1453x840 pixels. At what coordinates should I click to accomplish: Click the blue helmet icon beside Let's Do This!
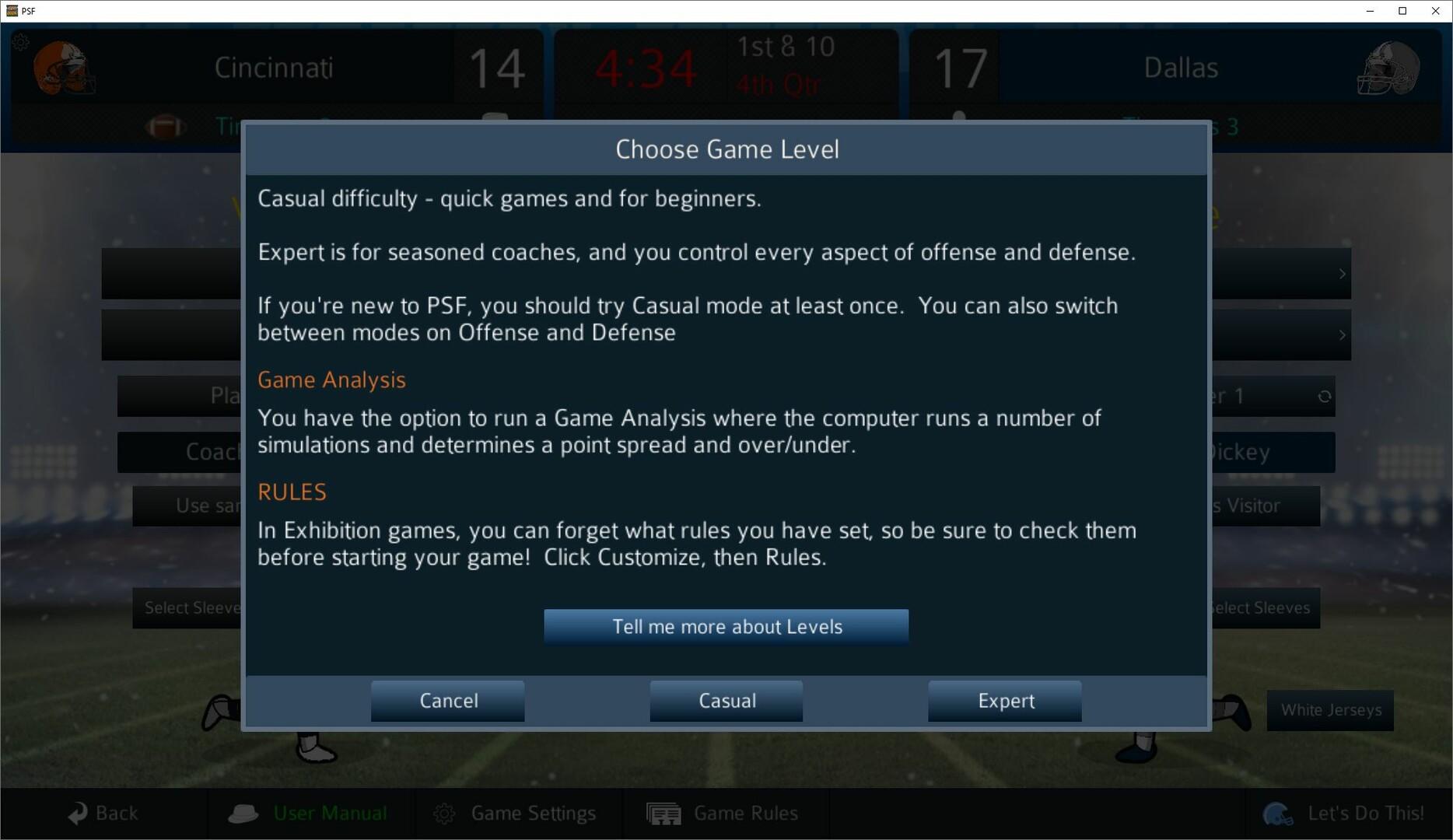click(1278, 813)
